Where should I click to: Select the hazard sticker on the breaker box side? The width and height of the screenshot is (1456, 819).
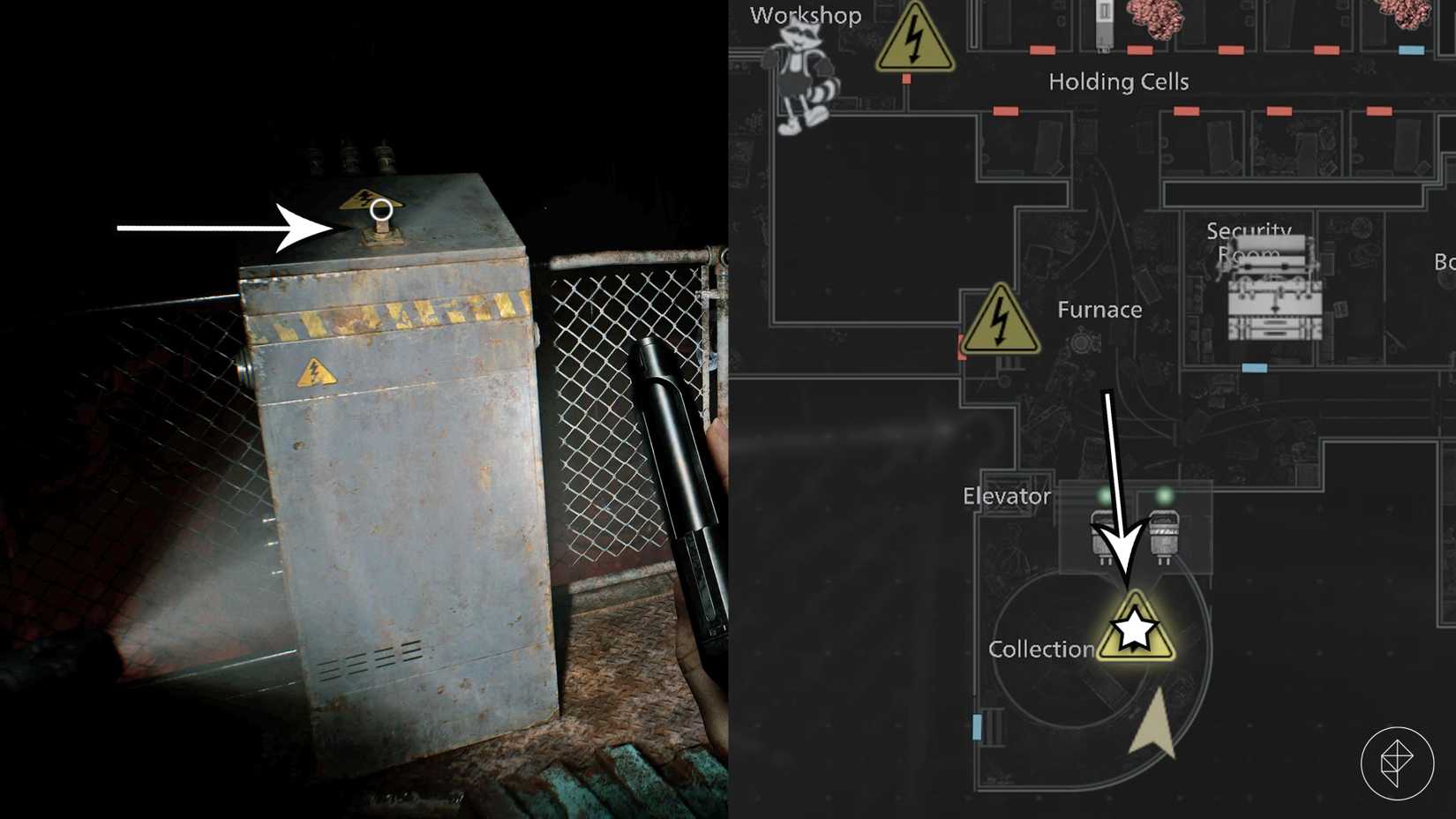(315, 373)
